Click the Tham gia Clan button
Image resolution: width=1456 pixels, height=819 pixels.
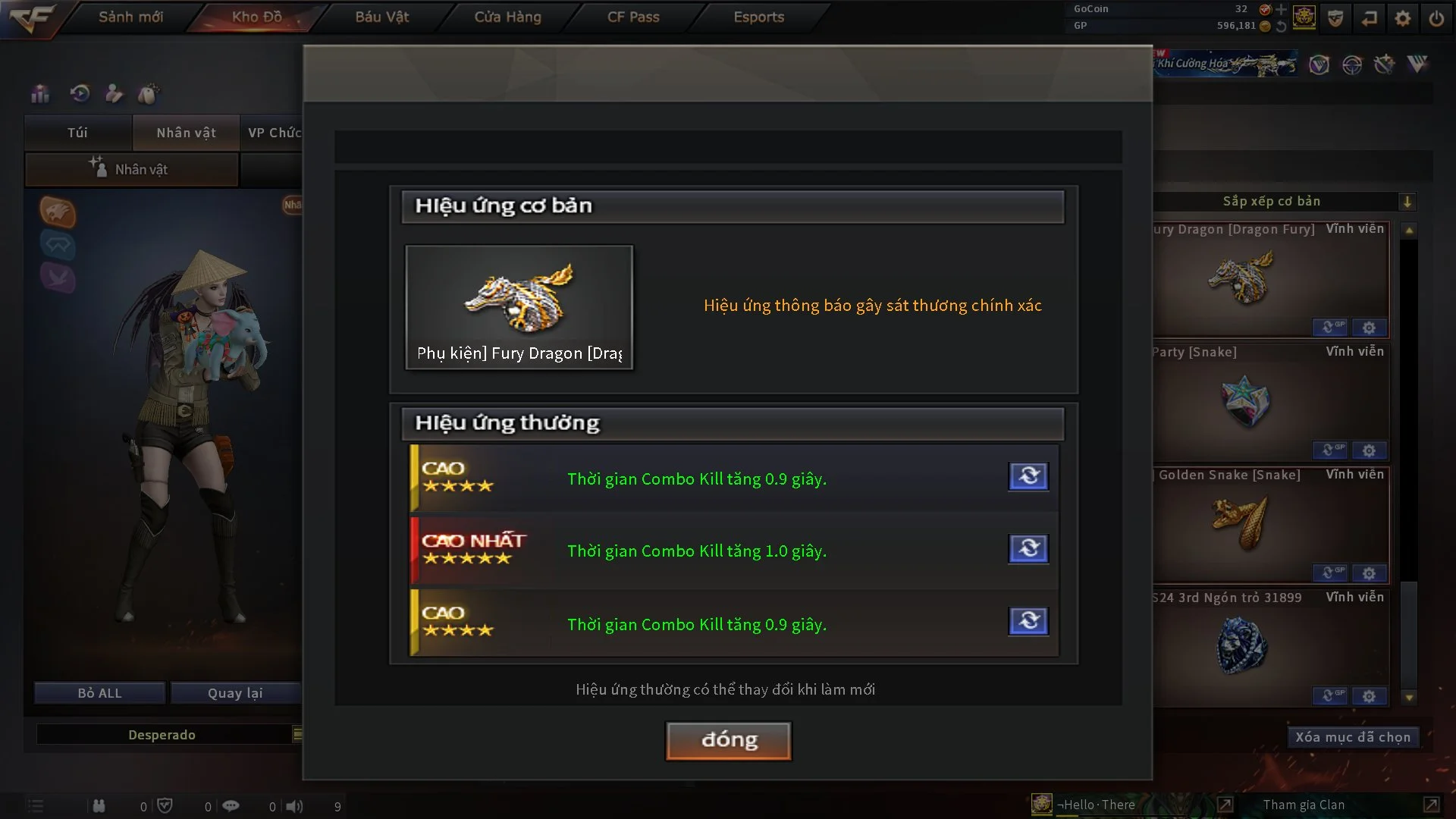(1304, 805)
